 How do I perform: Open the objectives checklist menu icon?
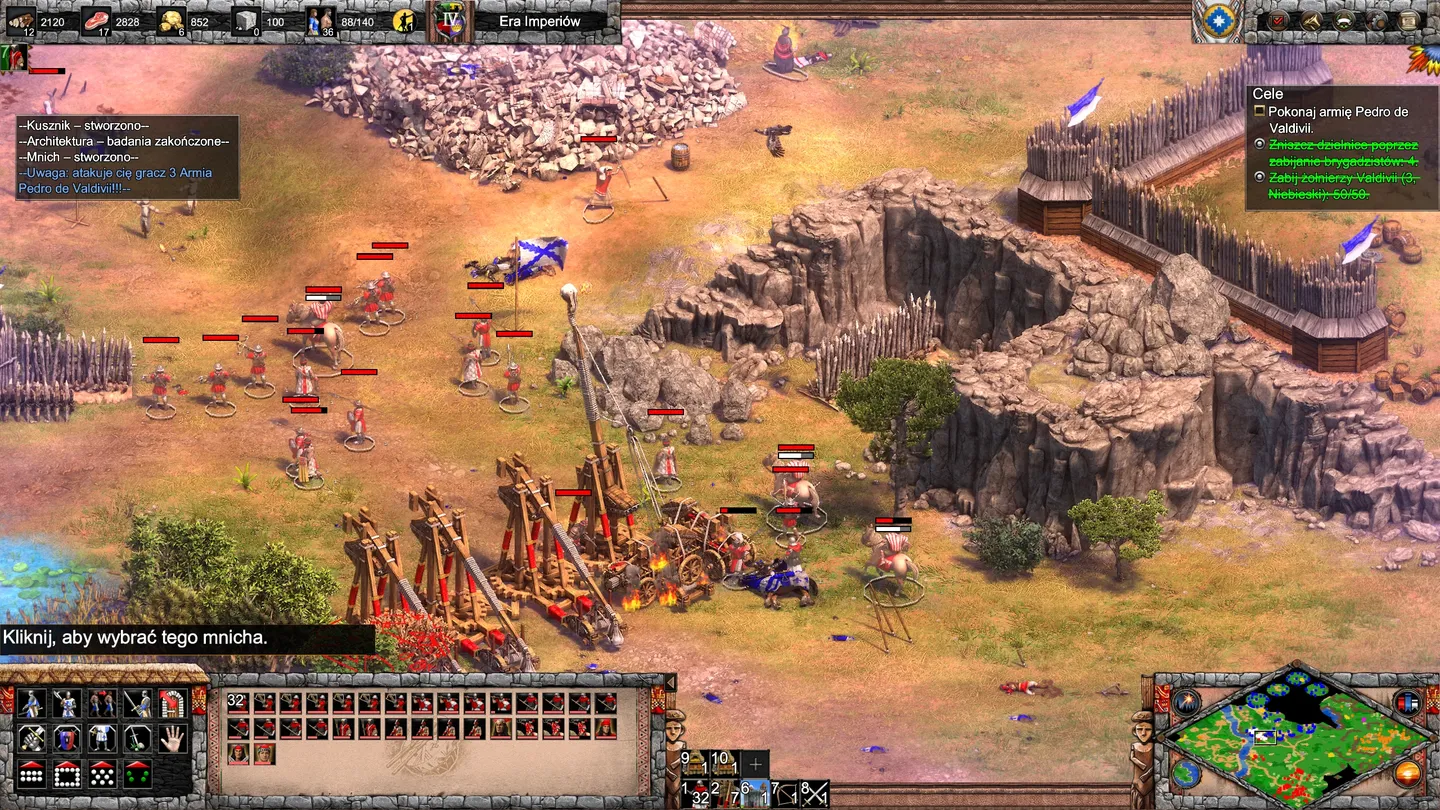1277,20
